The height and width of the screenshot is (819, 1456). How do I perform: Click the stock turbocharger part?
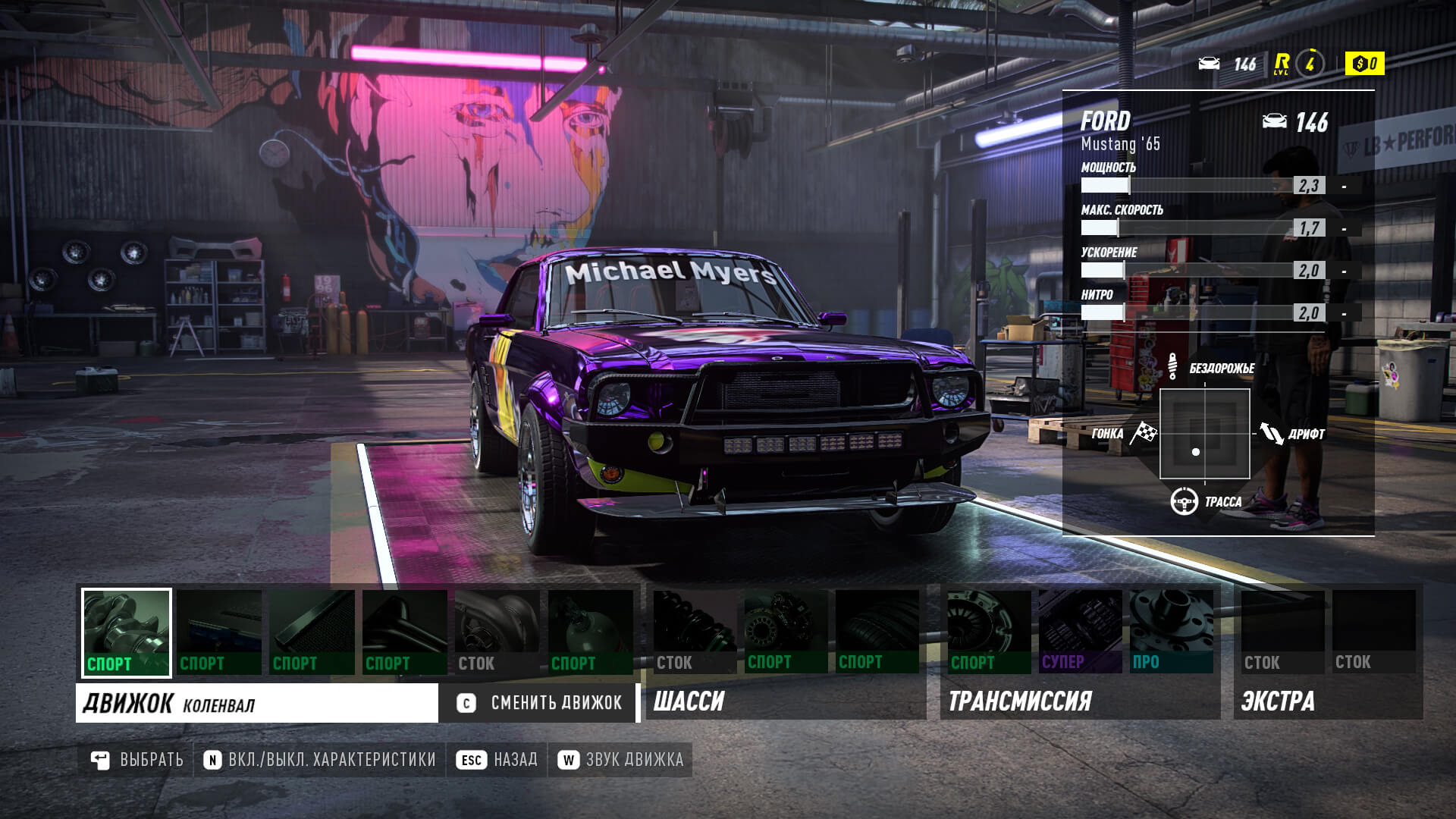[x=497, y=626]
